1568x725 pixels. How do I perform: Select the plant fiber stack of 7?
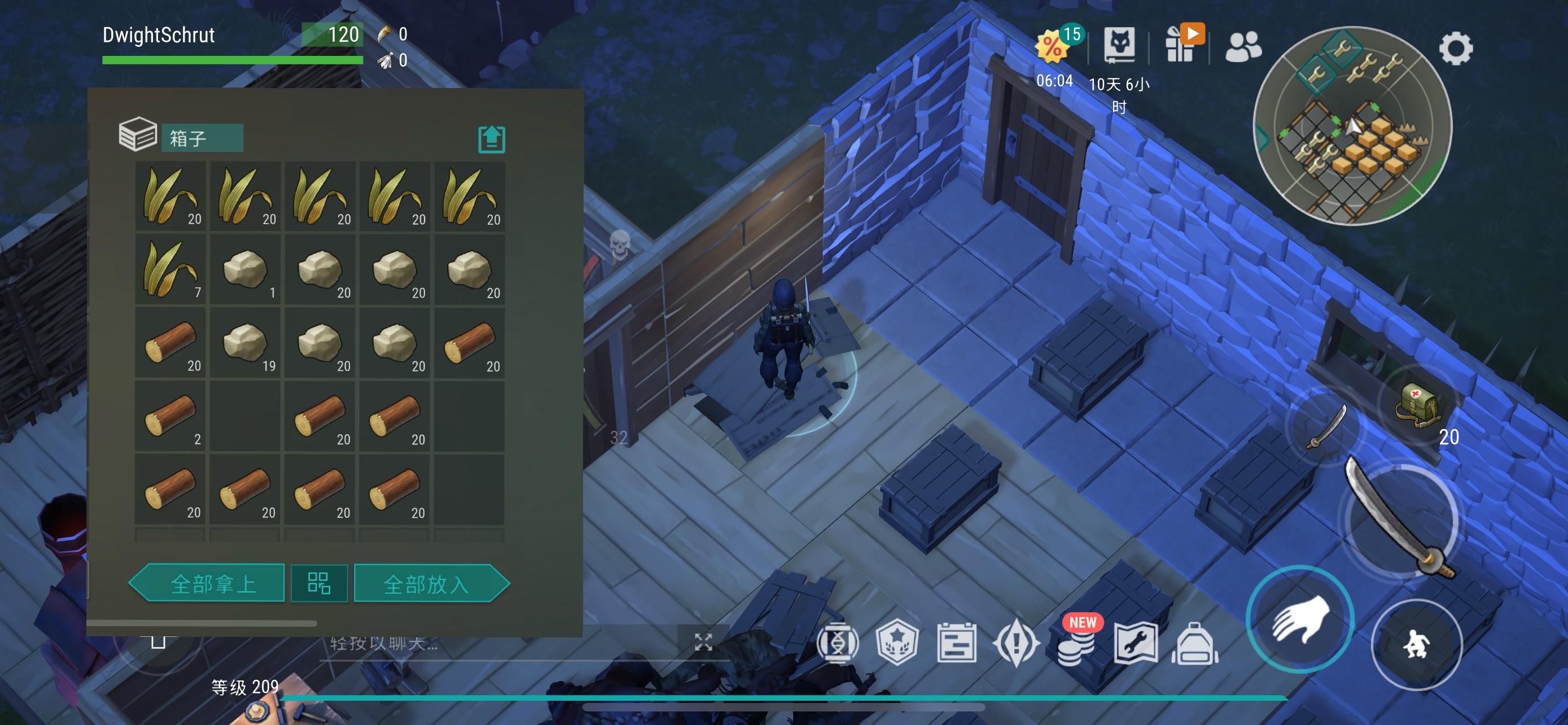170,270
